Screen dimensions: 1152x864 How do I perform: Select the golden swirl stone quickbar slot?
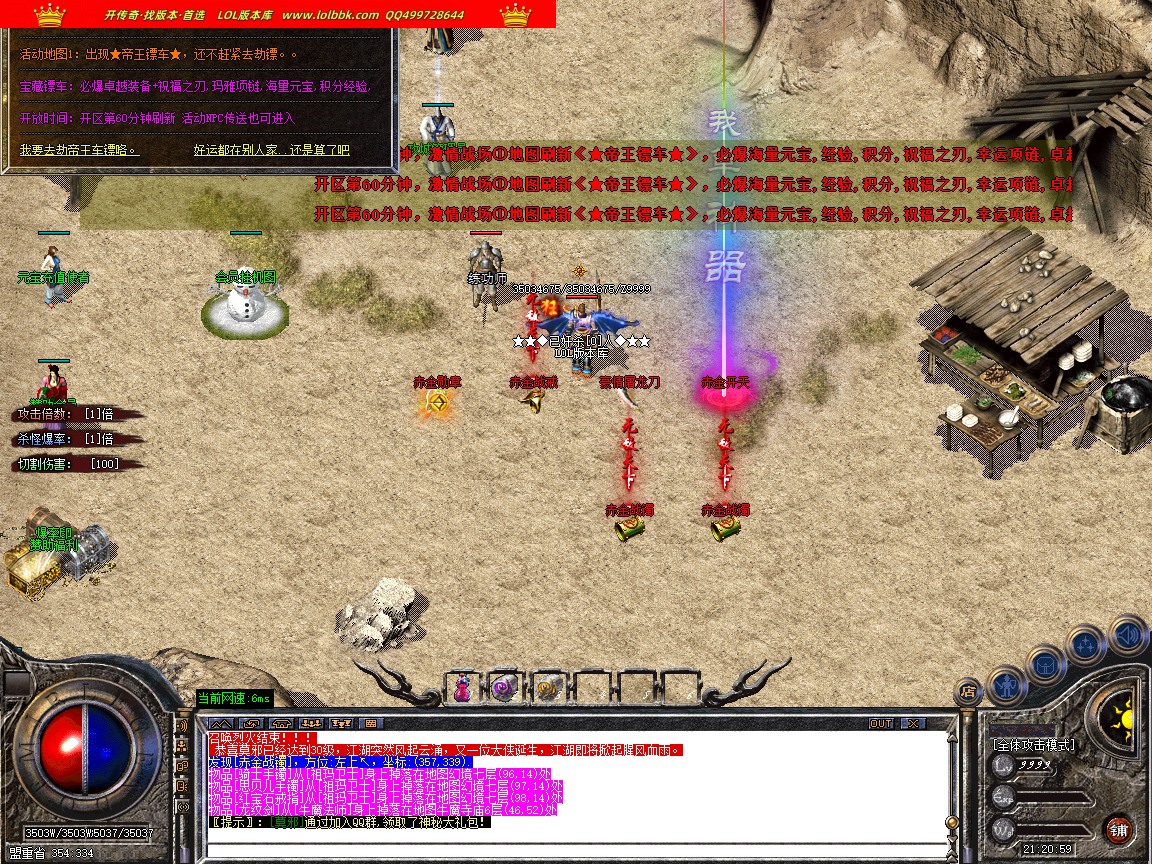tap(547, 687)
